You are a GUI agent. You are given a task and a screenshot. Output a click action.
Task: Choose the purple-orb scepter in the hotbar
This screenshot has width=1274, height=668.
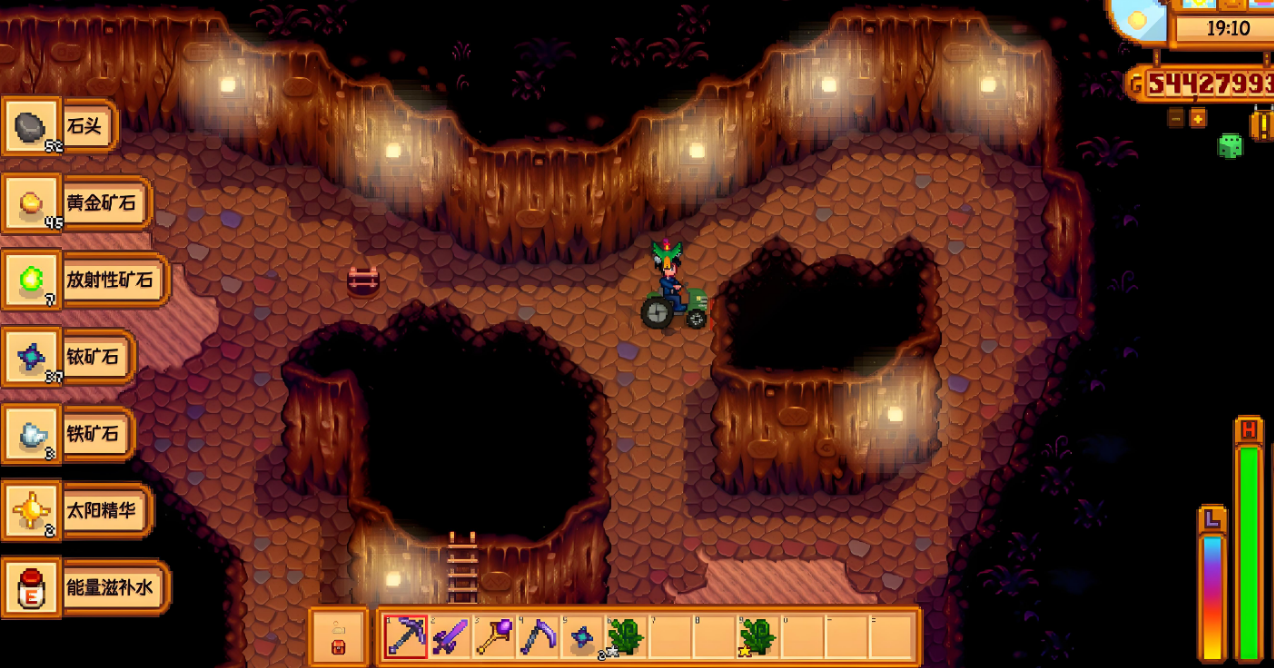(494, 636)
